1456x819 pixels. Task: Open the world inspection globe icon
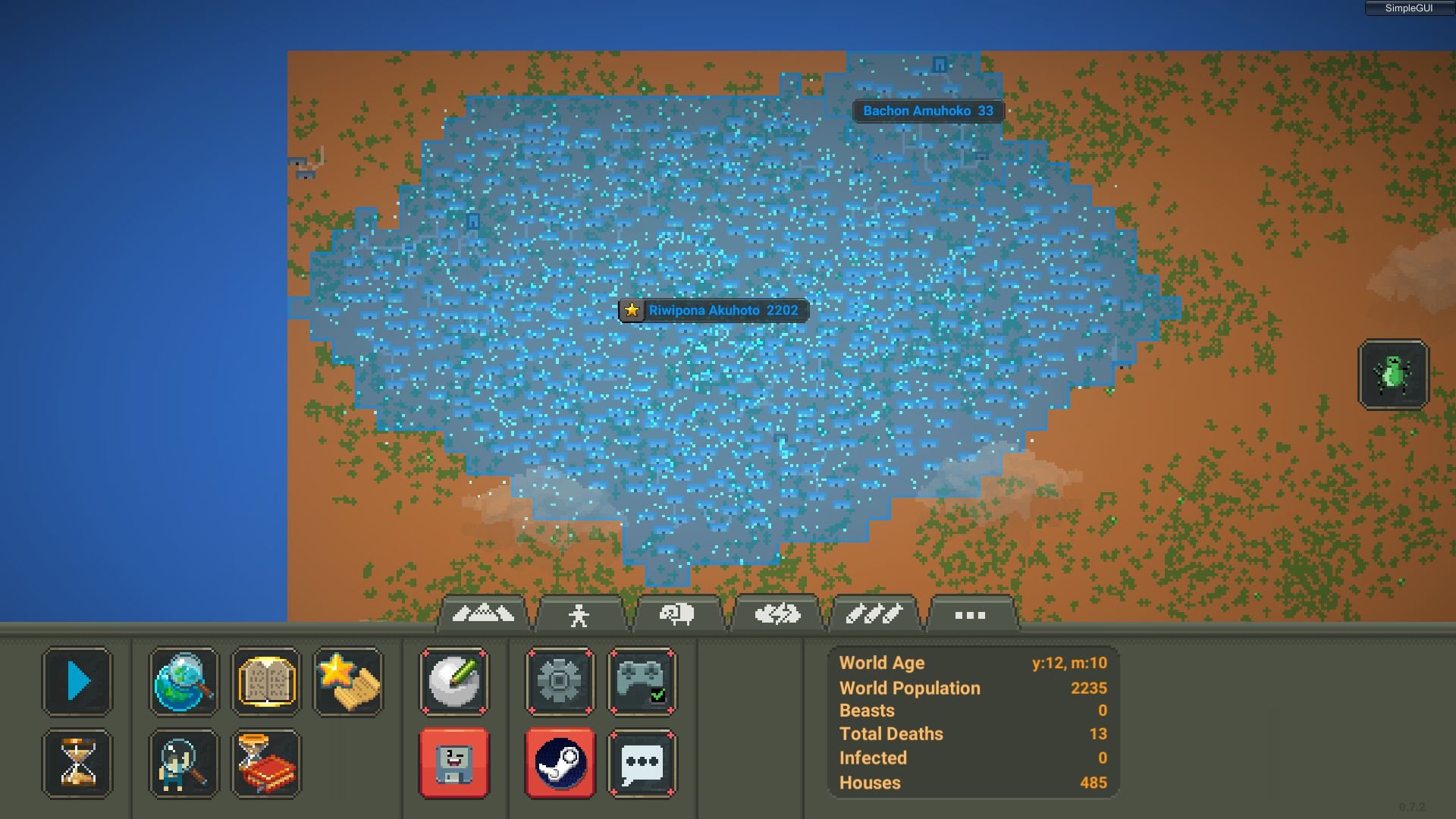184,681
